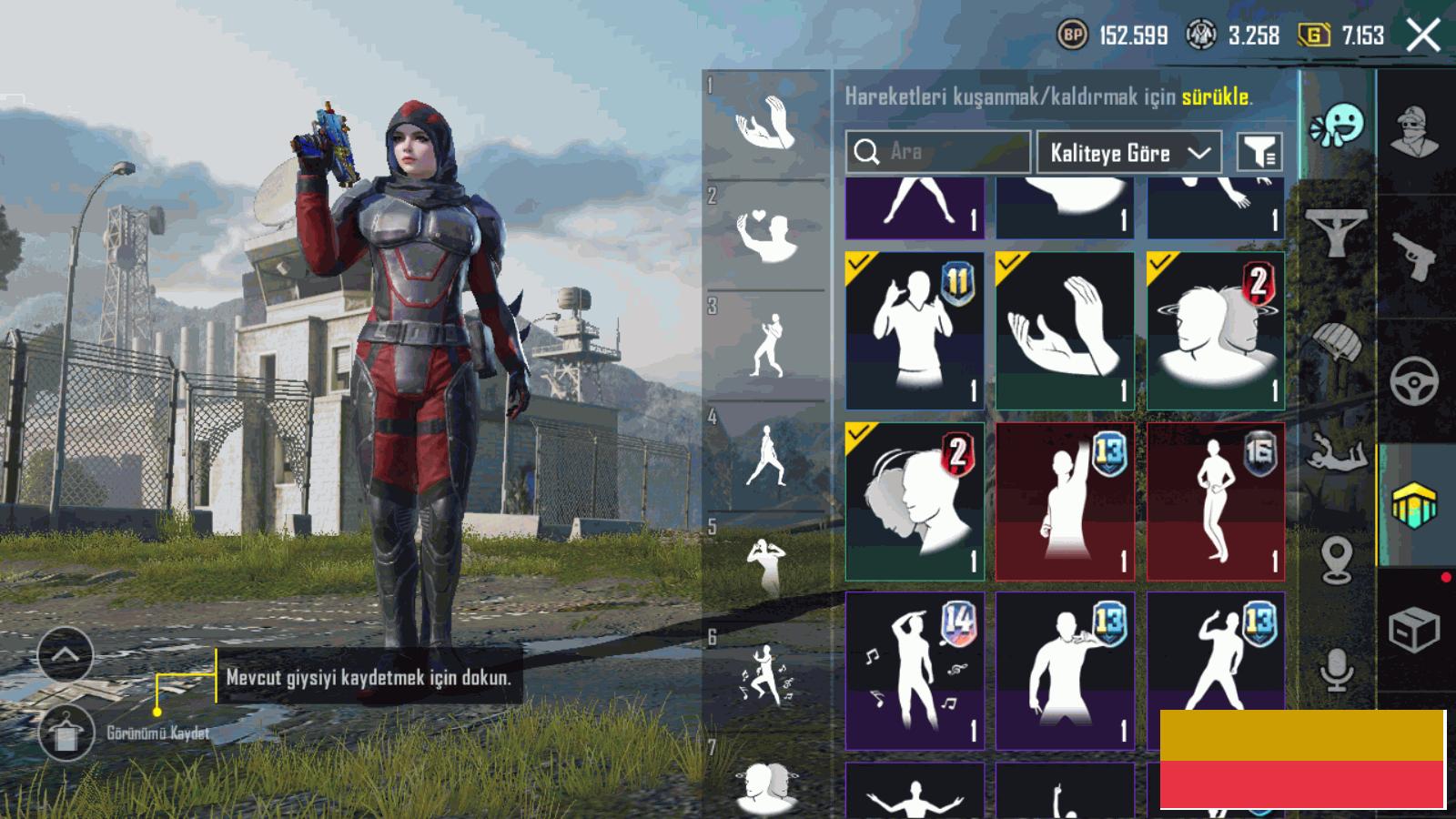Tap the Görünümü Kaydet save outfit button
This screenshot has height=819, width=1456.
pyautogui.click(x=66, y=733)
